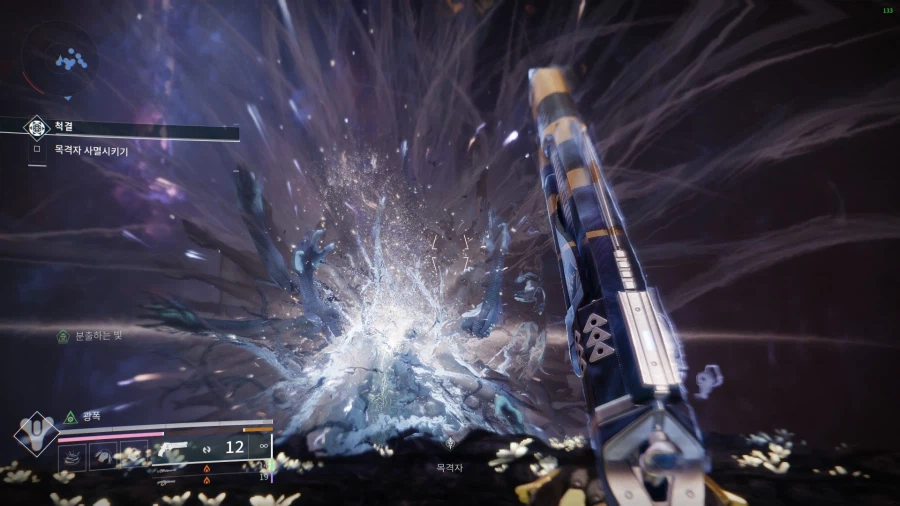Click the 목격자 사멸시키기 objective line
The image size is (900, 506).
coord(92,150)
